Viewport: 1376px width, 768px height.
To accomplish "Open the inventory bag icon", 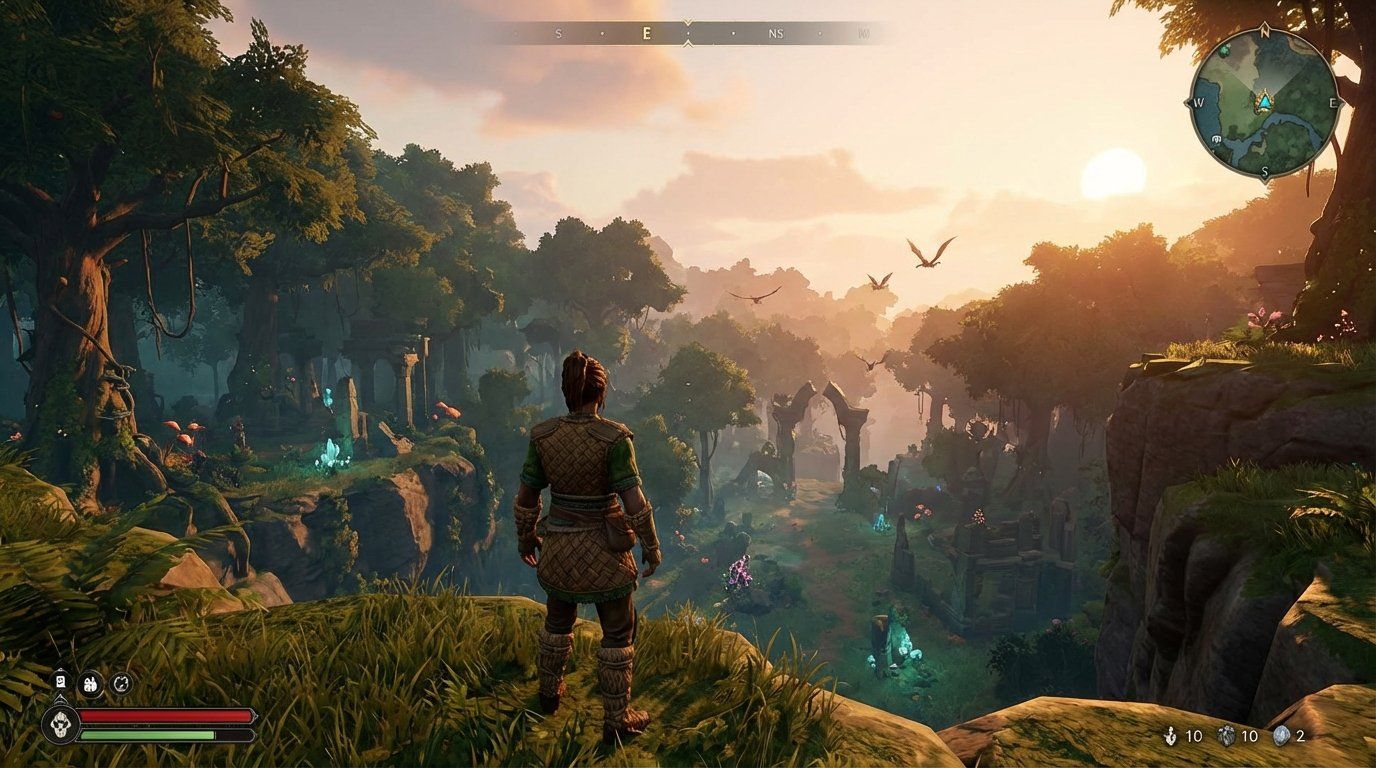I will 90,685.
